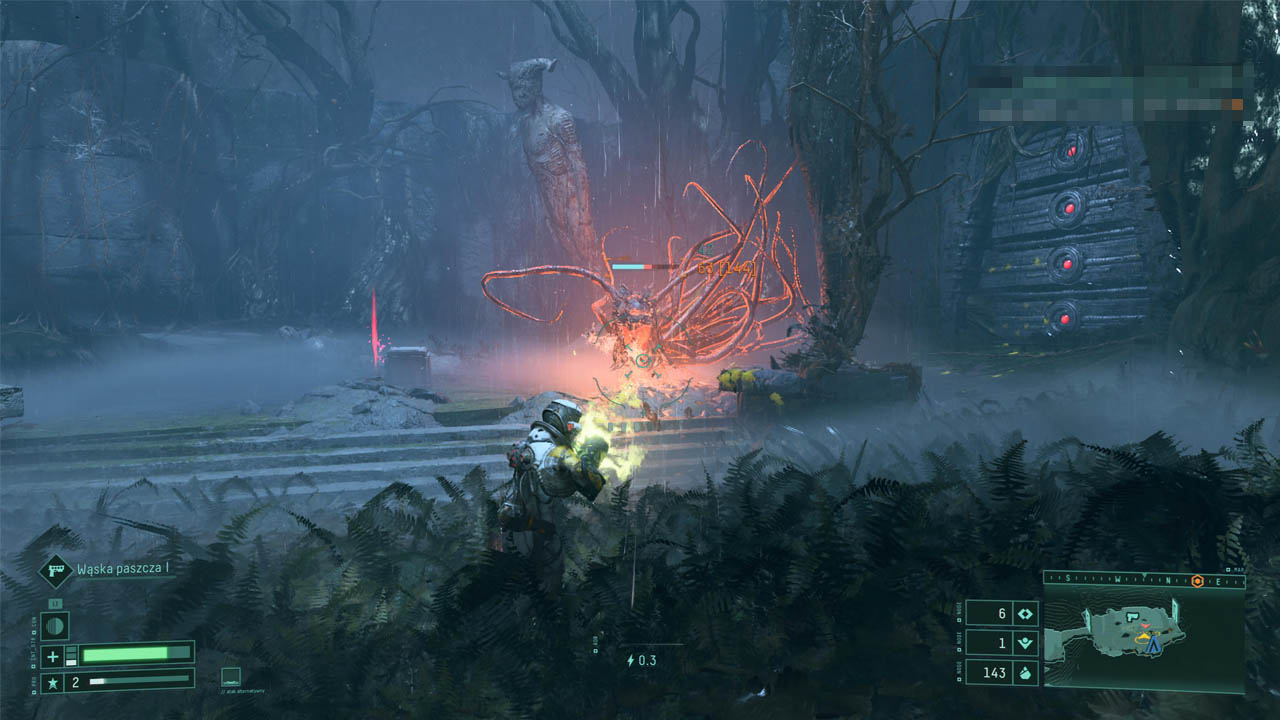The width and height of the screenshot is (1280, 720).
Task: Click the star proficiency icon
Action: click(x=53, y=683)
